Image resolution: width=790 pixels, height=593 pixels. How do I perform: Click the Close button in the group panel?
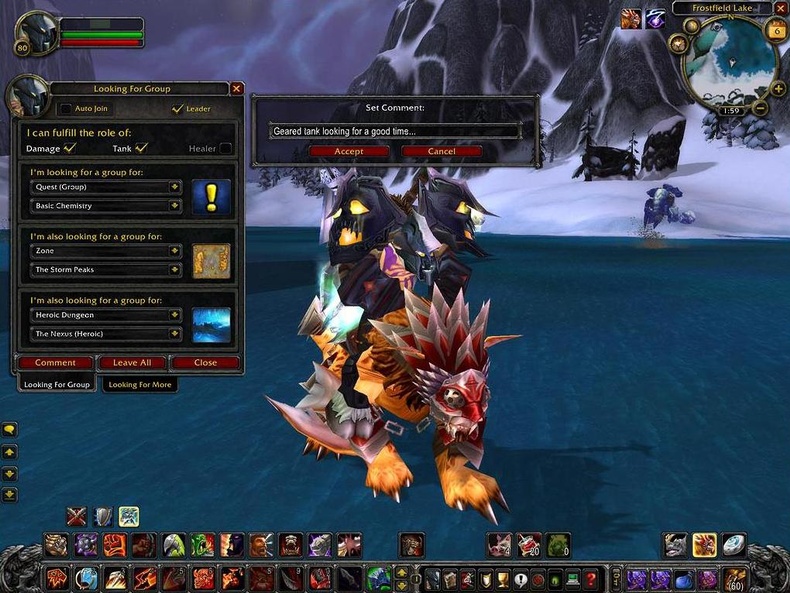coord(205,363)
